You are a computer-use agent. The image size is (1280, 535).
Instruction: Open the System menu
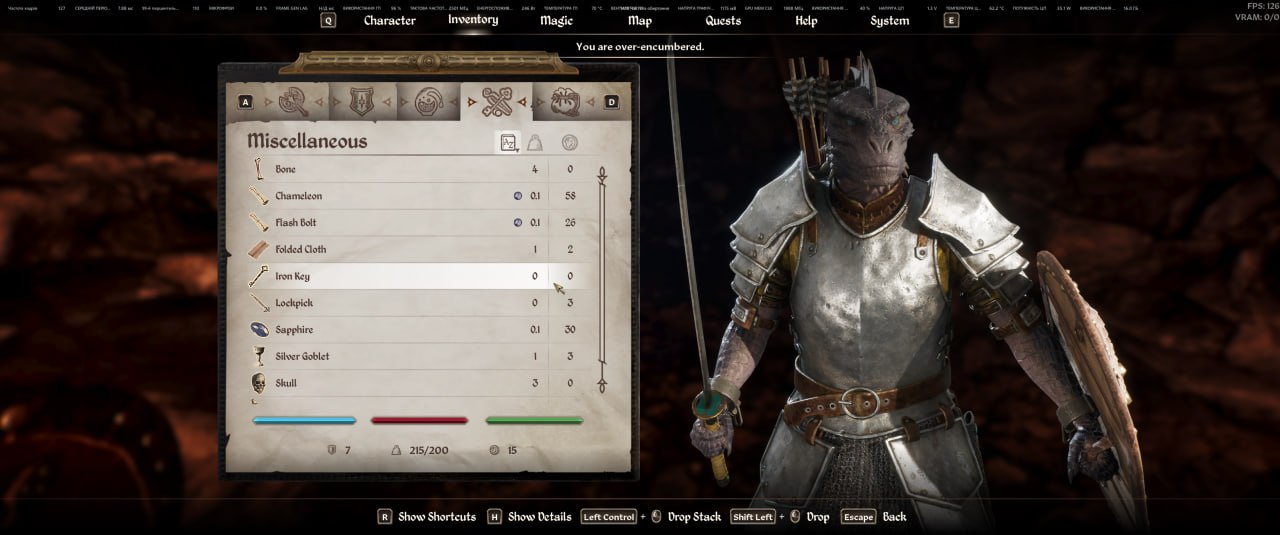click(x=889, y=20)
